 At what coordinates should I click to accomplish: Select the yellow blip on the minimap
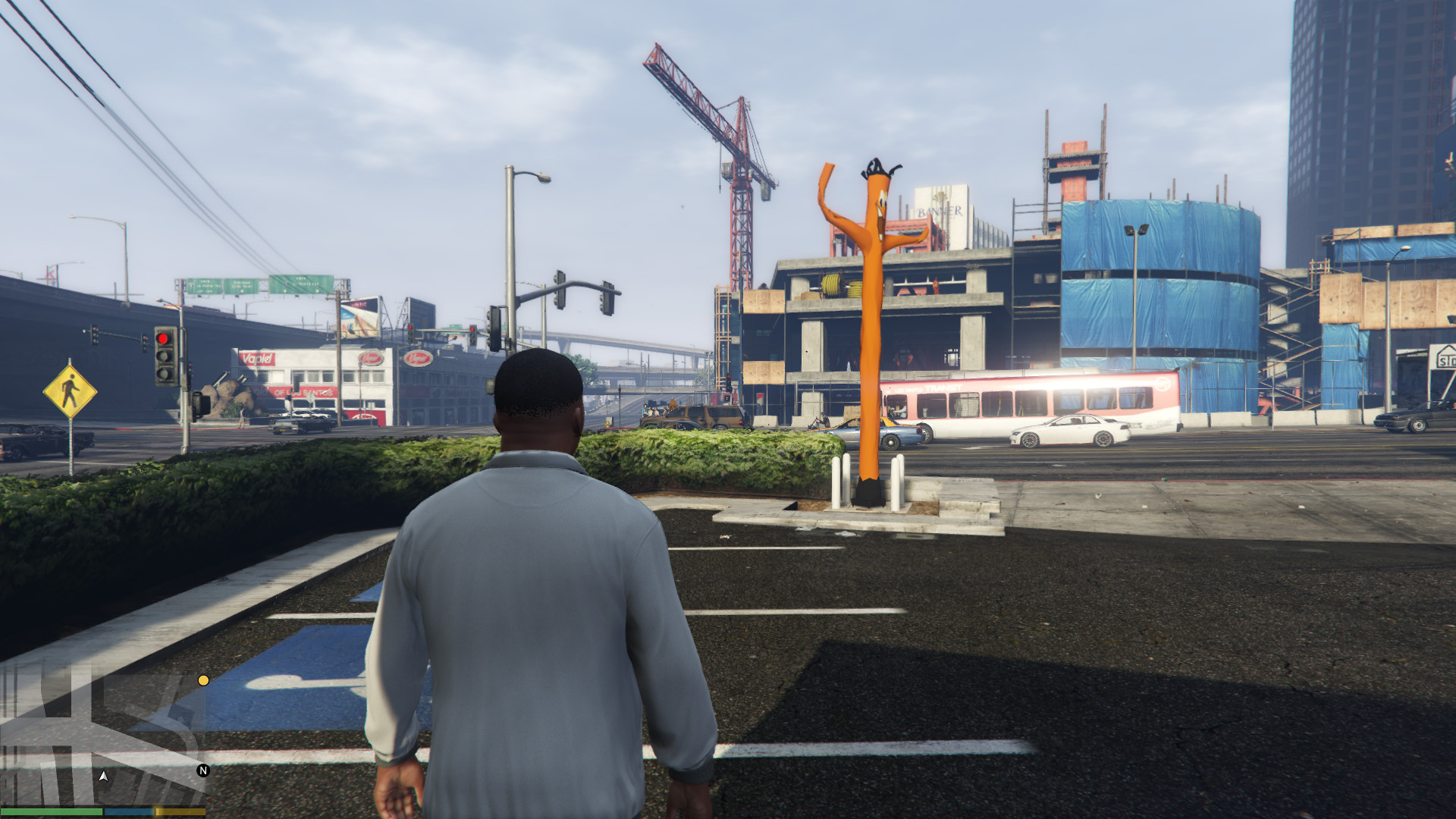click(203, 680)
